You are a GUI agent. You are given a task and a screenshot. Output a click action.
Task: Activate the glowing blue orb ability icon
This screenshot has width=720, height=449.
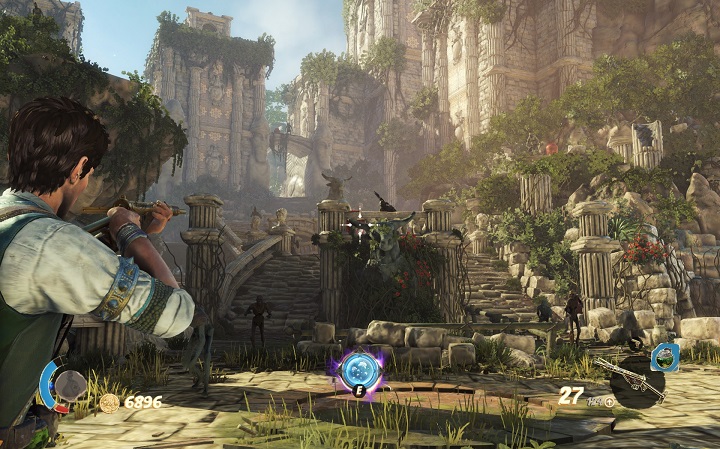[359, 369]
